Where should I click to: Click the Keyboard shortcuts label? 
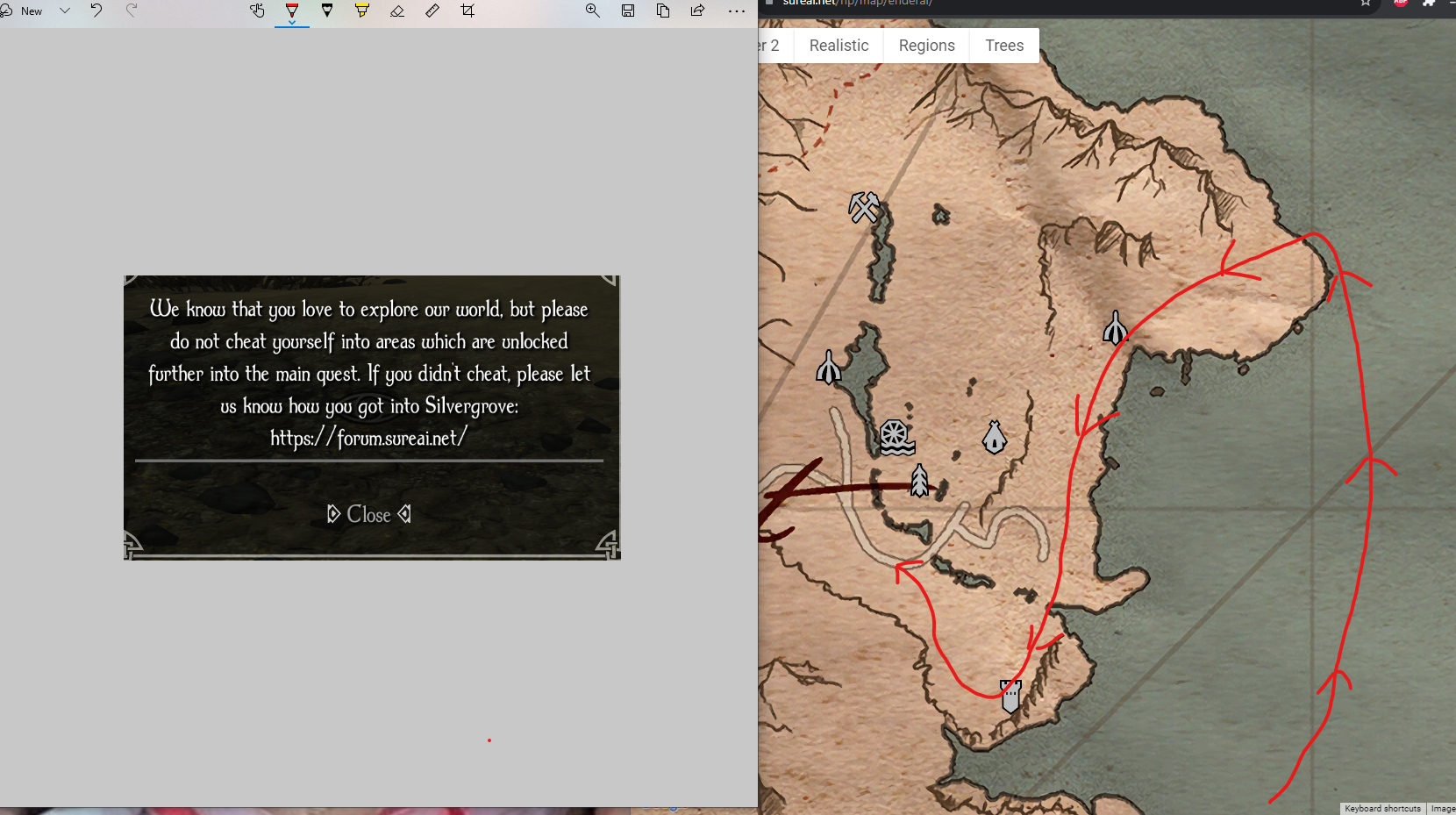[x=1382, y=808]
